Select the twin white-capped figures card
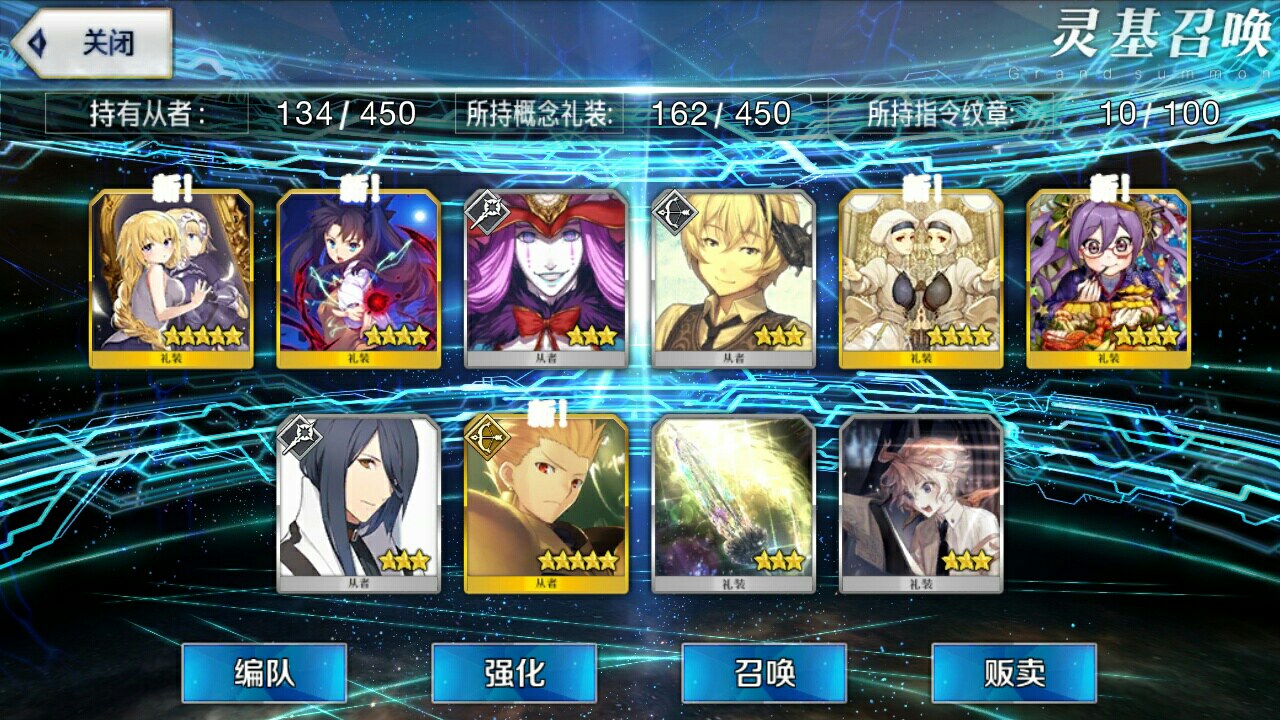This screenshot has width=1280, height=720. [x=921, y=279]
